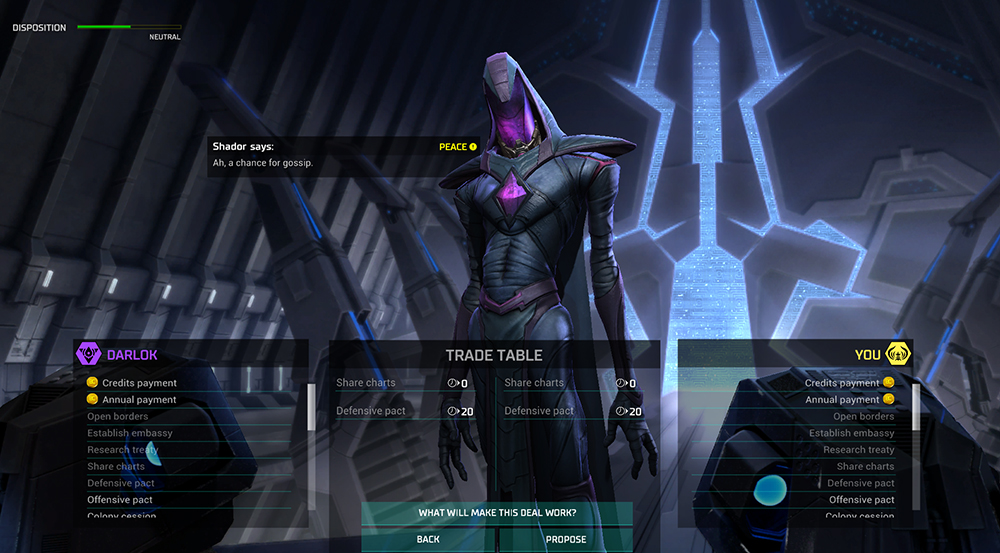Click your offer list scrollbar
Viewport: 1000px width, 553px height.
tap(916, 407)
